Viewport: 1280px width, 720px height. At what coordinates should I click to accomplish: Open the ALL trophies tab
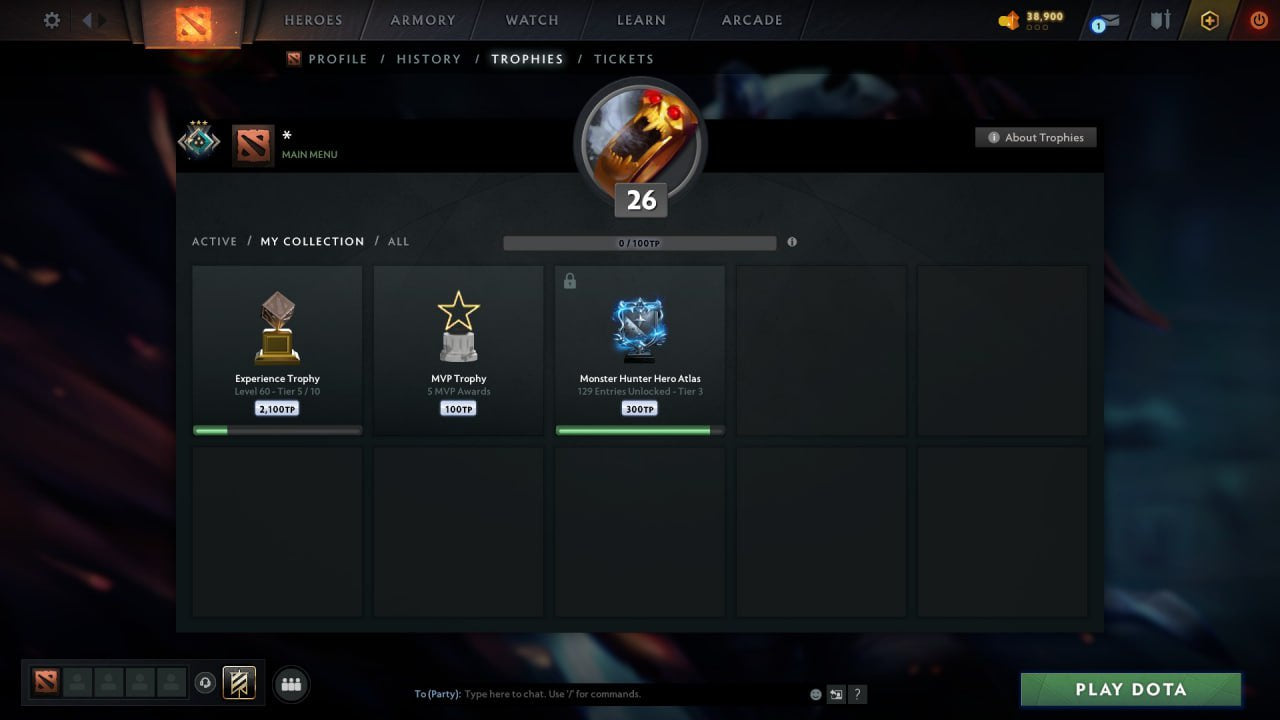coord(398,241)
